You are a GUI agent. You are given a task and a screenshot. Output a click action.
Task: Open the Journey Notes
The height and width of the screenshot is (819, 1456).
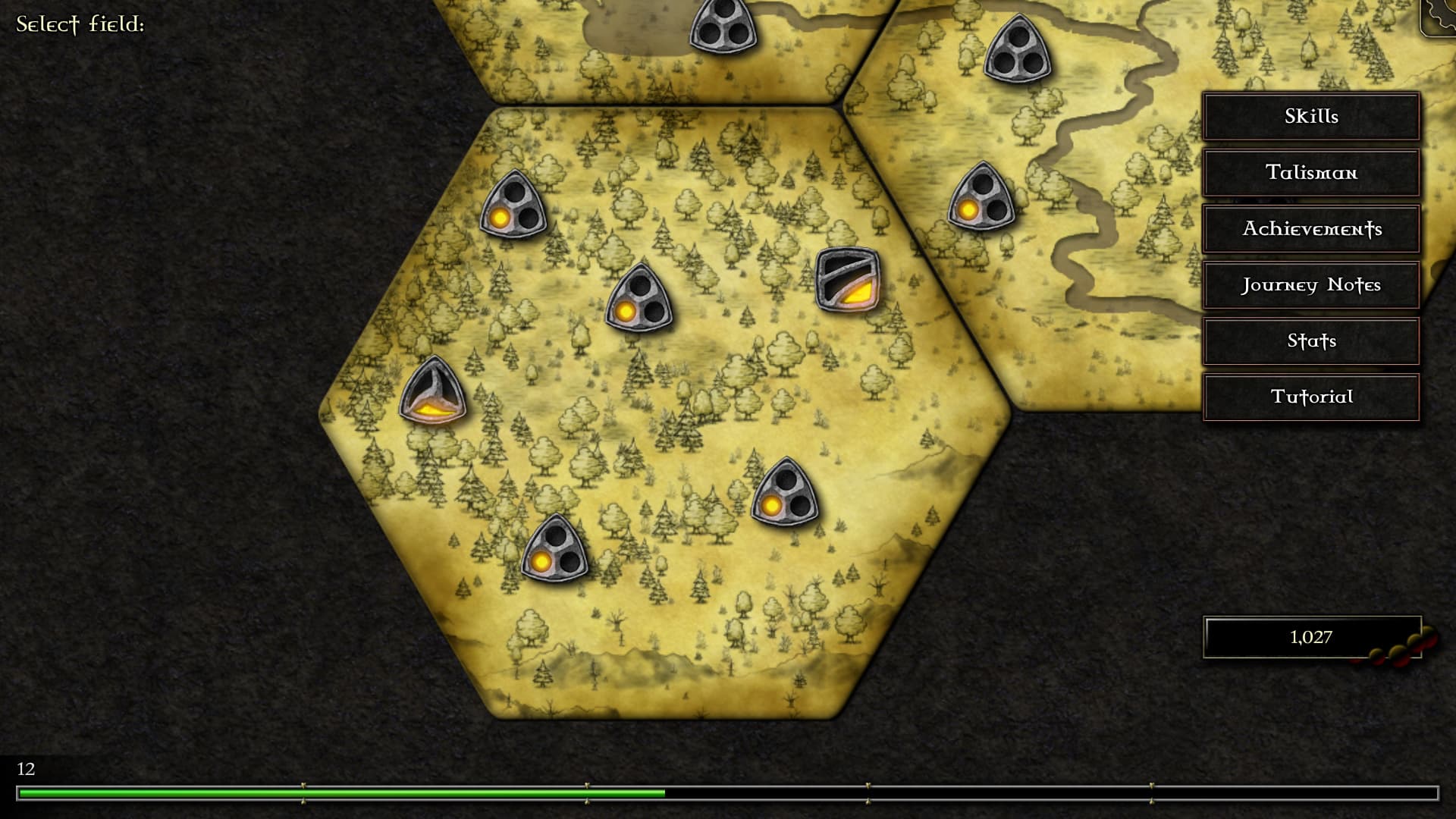pos(1310,285)
